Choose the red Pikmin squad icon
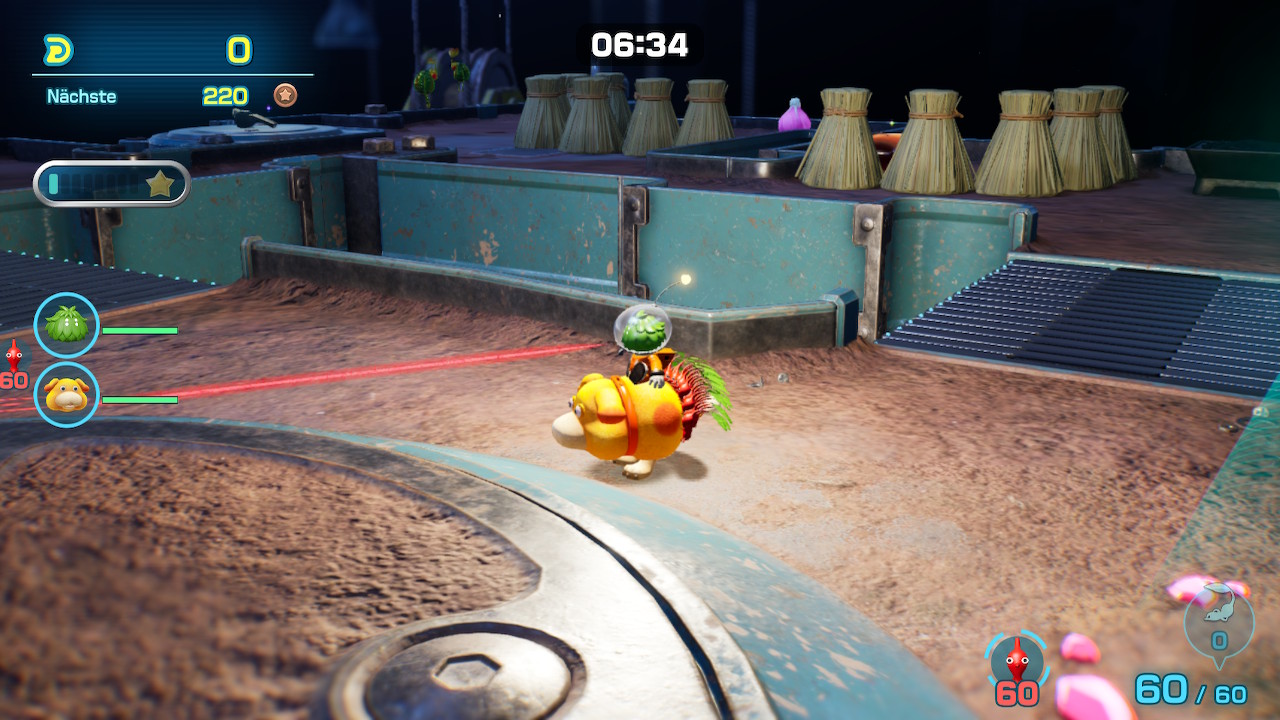 pyautogui.click(x=1017, y=661)
